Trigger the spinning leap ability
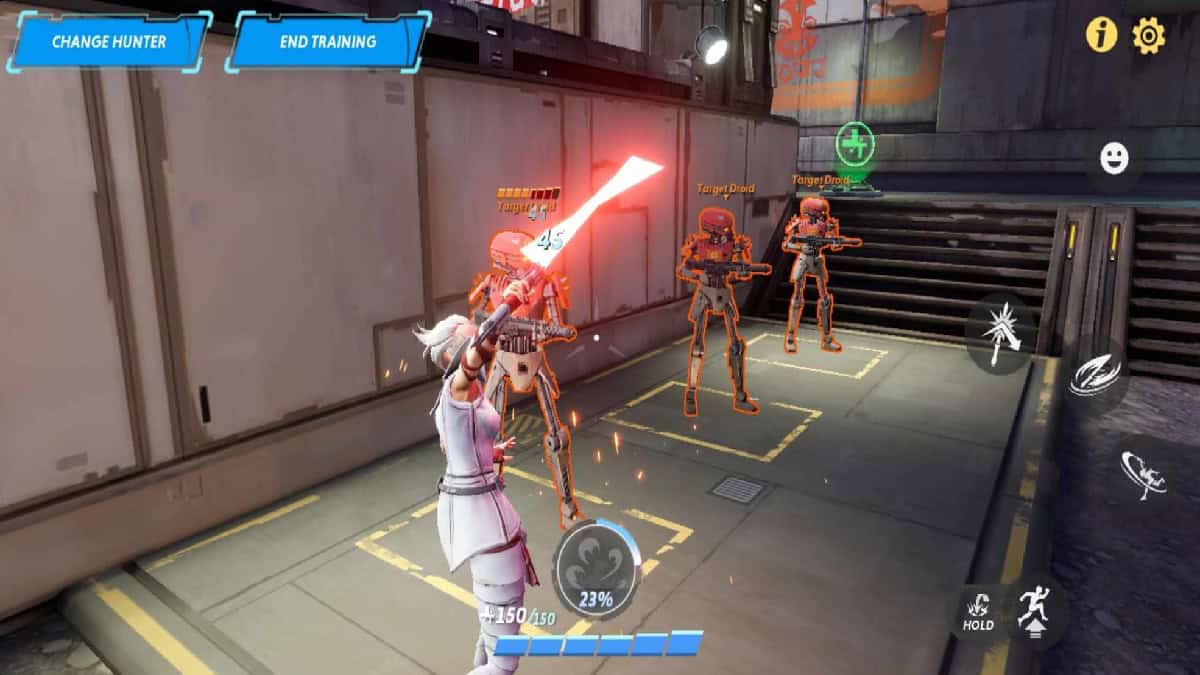Image resolution: width=1200 pixels, height=675 pixels. tap(1142, 473)
